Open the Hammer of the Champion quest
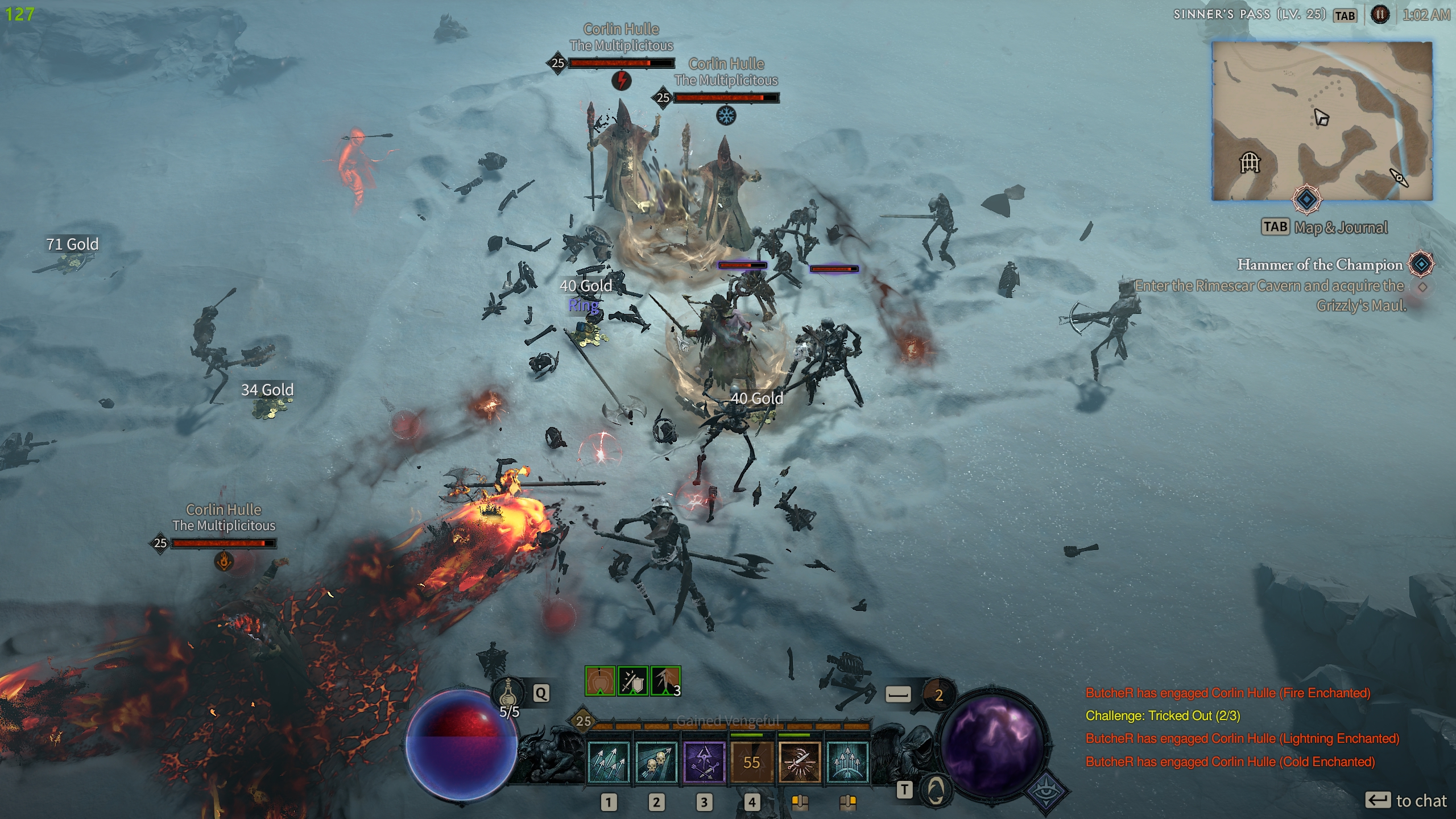This screenshot has height=819, width=1456. coord(1319,264)
